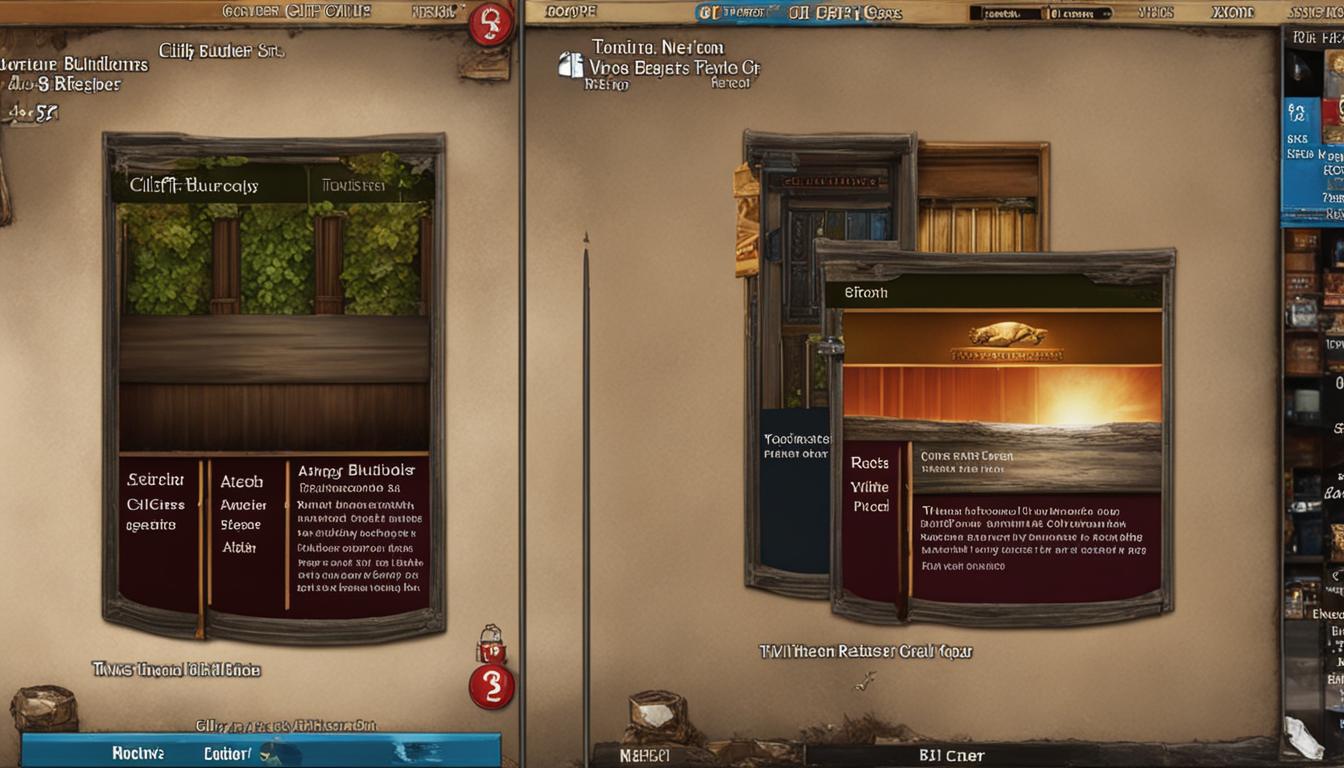Select the blue highlighted entry in right sidebar

pos(1312,160)
